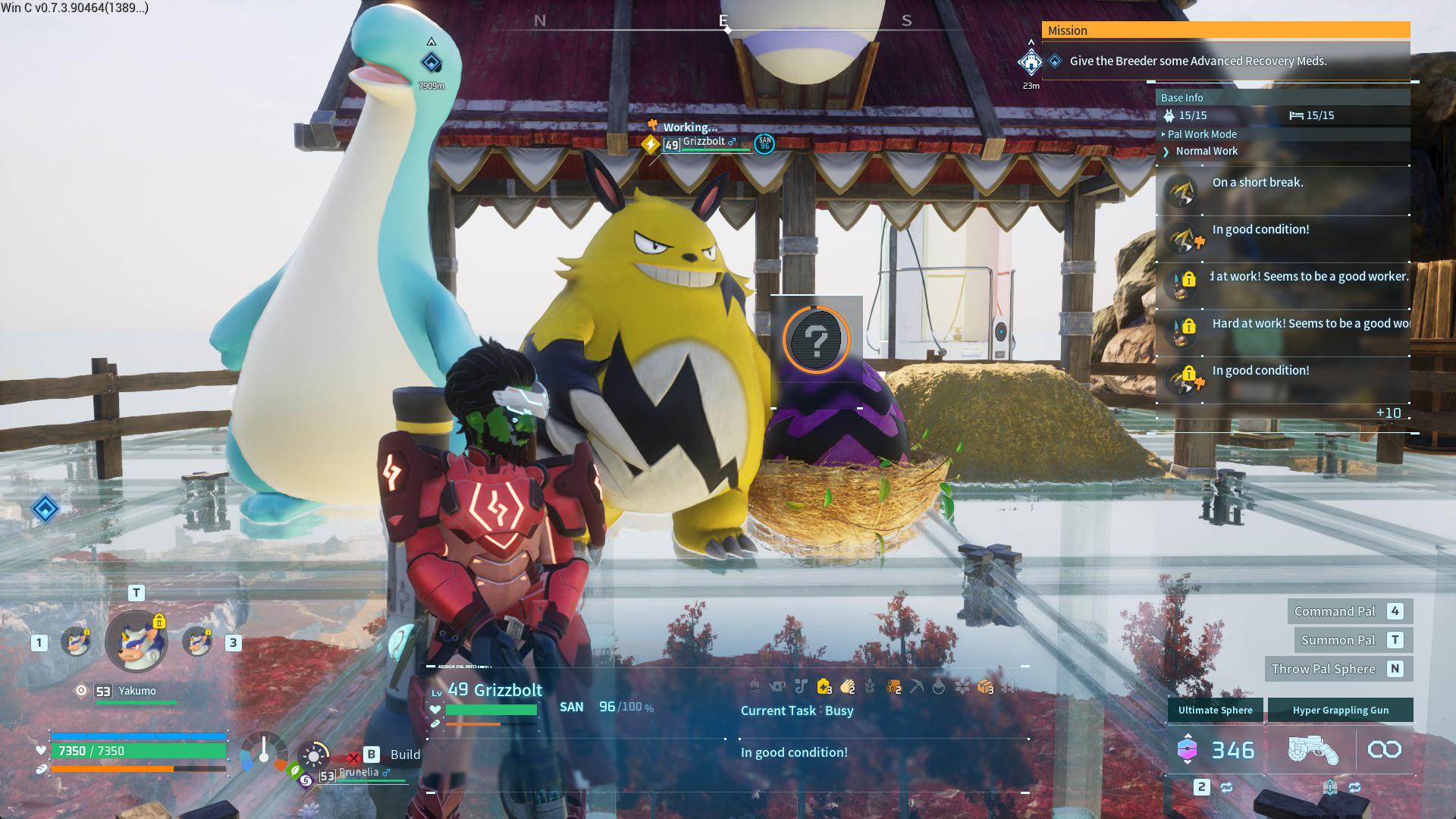Screen dimensions: 1456x819
Task: Choose the party pal in slot 1
Action: 75,642
